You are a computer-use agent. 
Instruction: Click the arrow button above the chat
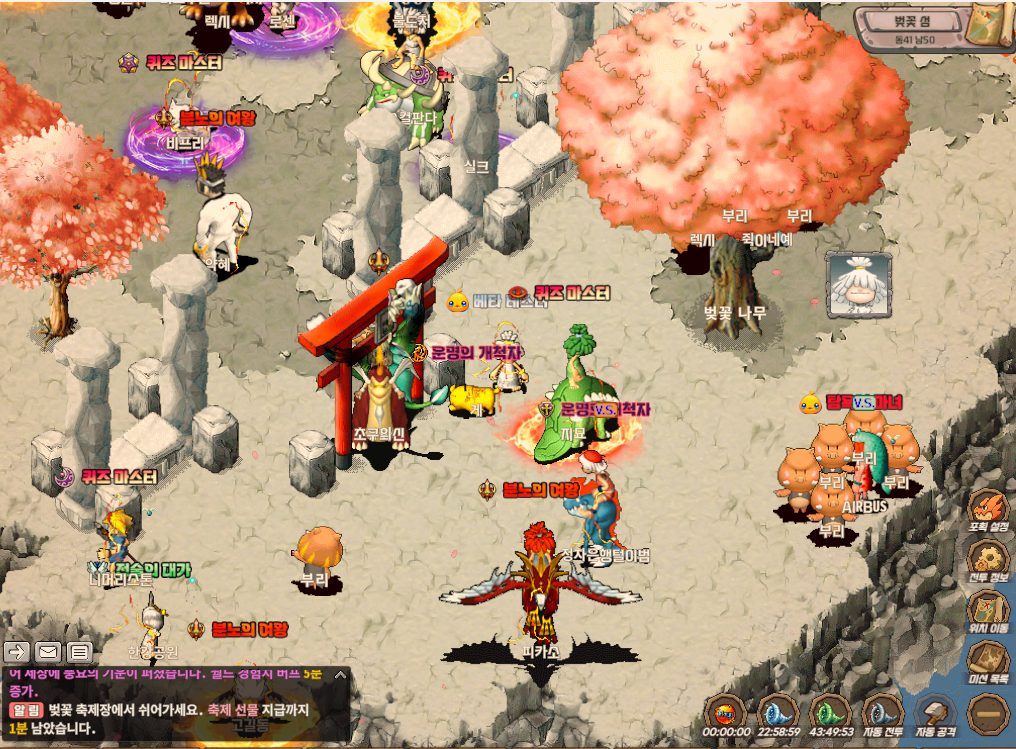click(17, 652)
